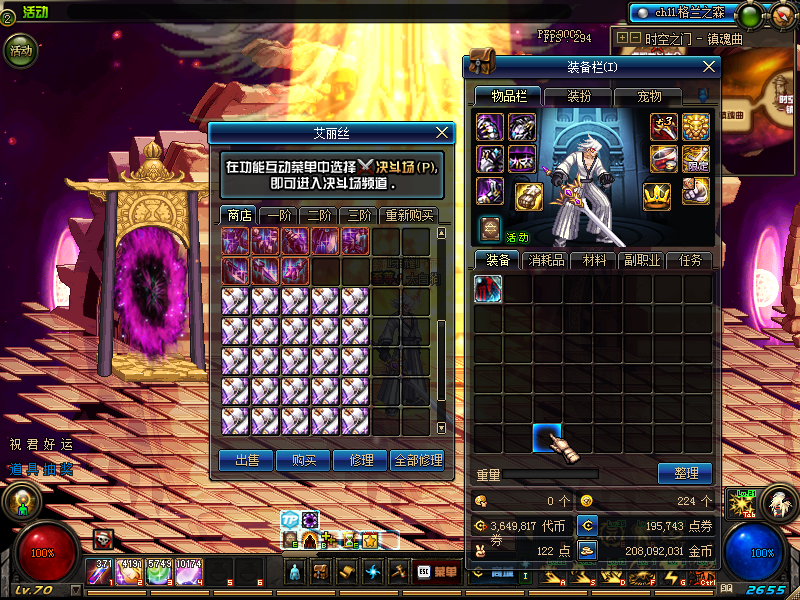Switch to the 材料 materials tab

click(595, 260)
